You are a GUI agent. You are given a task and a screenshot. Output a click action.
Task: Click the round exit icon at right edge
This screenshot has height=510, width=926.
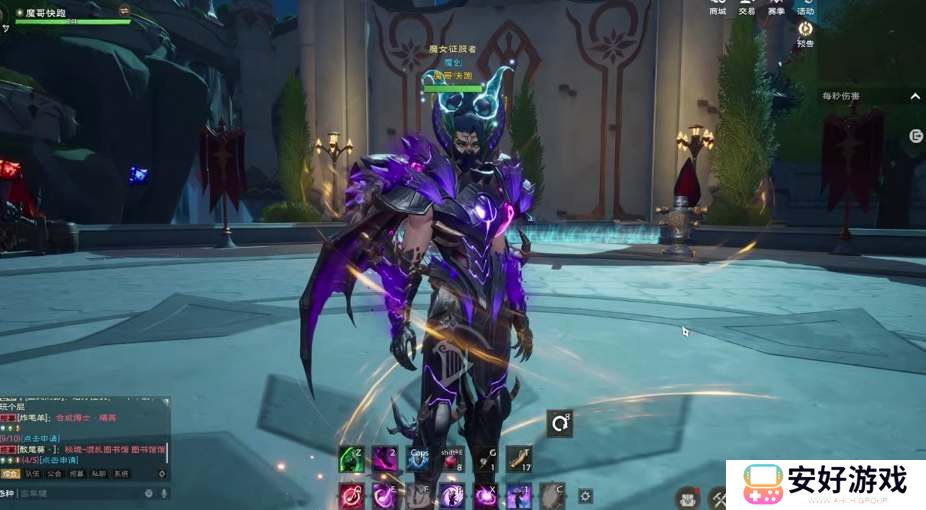pos(916,136)
